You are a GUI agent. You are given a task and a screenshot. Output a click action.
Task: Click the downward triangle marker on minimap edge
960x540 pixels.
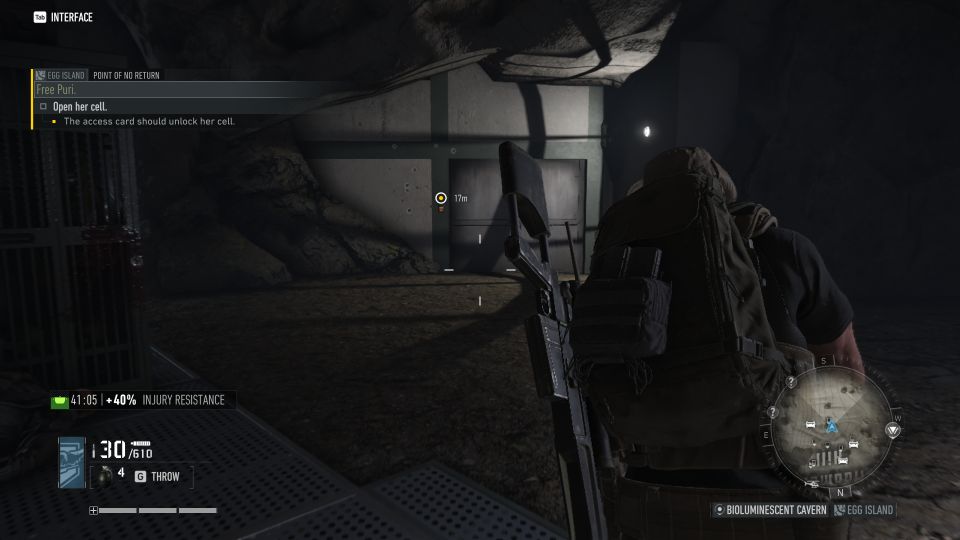click(893, 430)
